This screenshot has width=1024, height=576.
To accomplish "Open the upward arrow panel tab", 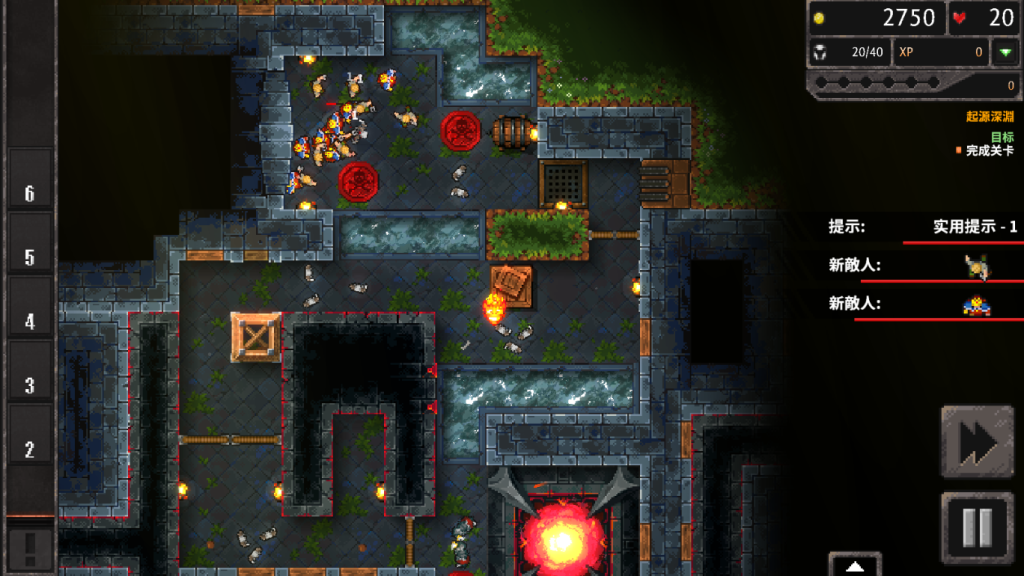I will [x=854, y=565].
